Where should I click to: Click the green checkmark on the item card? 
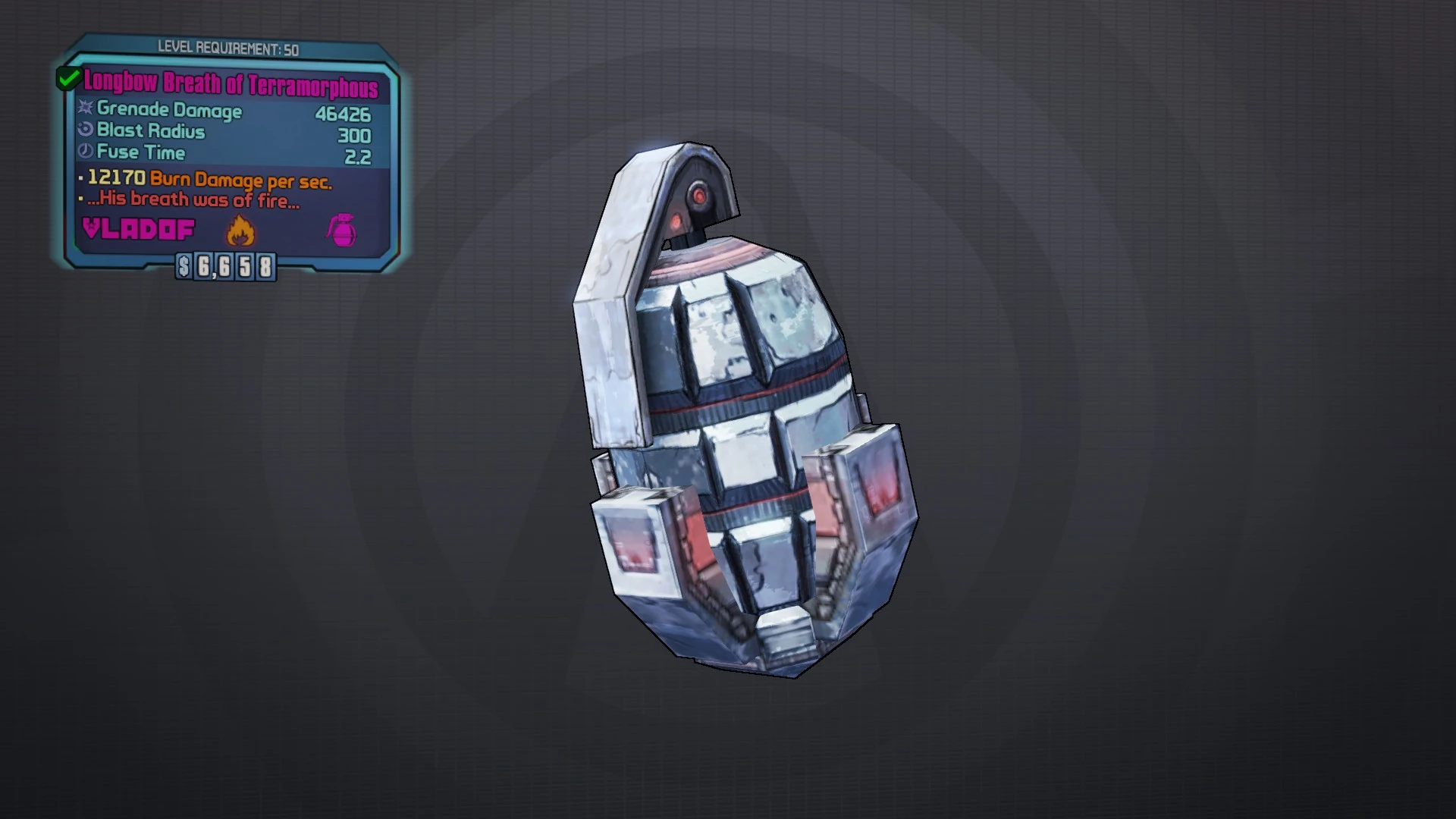tap(69, 77)
